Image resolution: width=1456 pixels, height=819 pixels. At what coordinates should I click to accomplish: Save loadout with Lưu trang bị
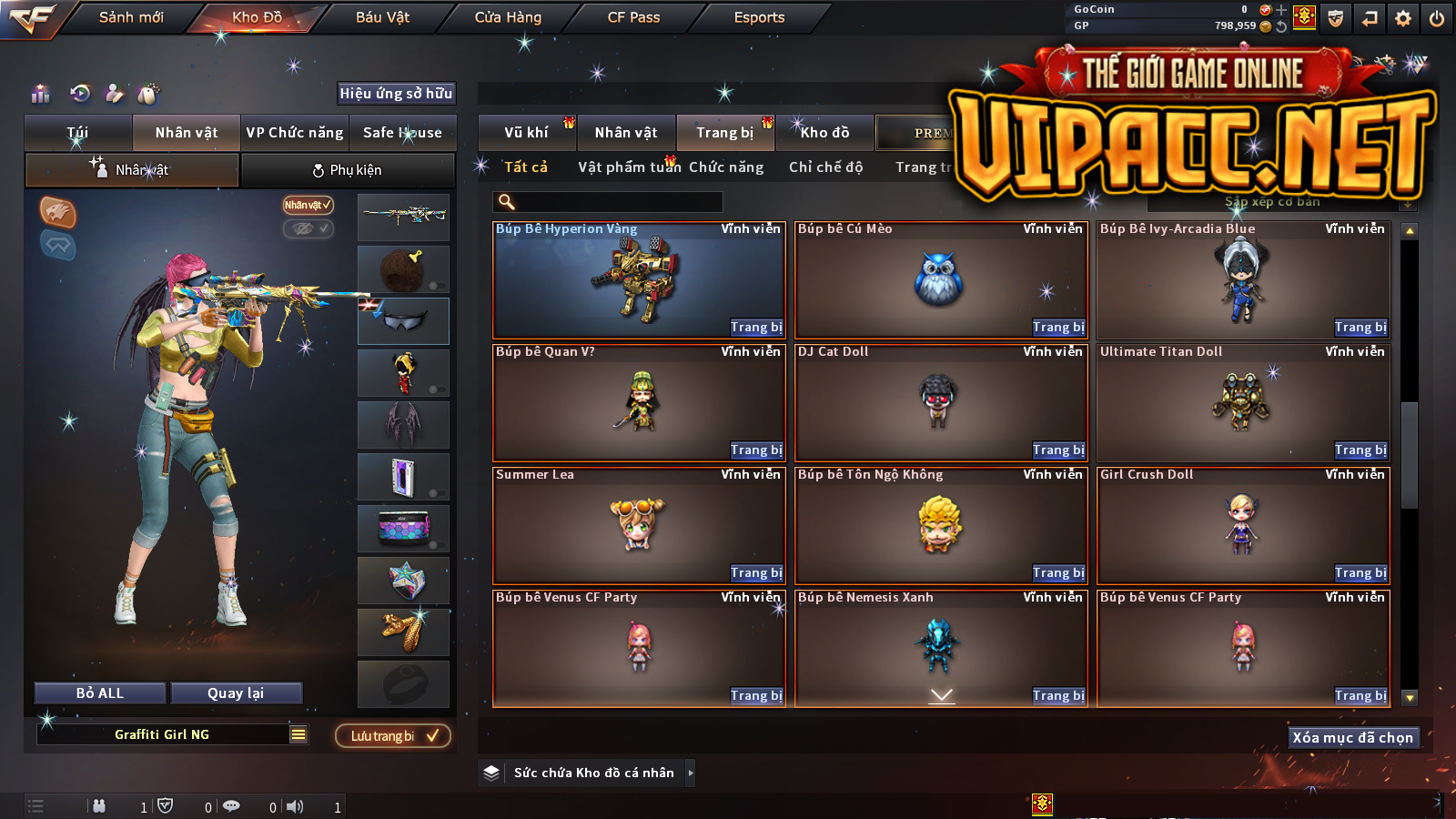point(393,736)
